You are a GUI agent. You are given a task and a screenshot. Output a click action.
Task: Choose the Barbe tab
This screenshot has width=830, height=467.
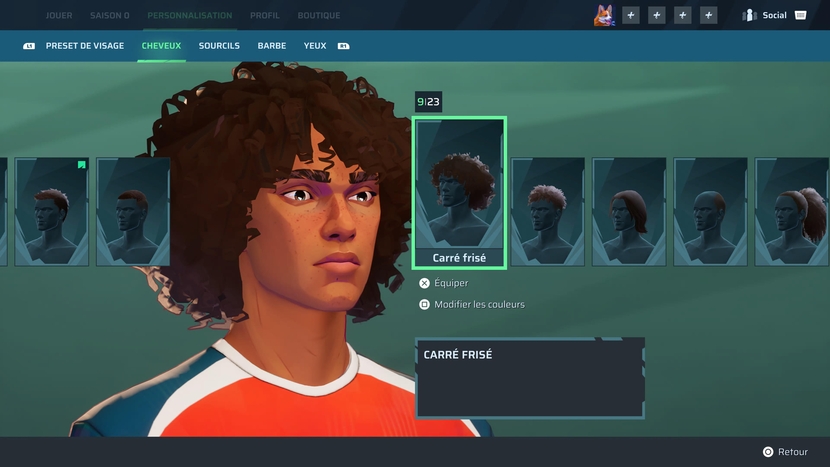pos(272,46)
